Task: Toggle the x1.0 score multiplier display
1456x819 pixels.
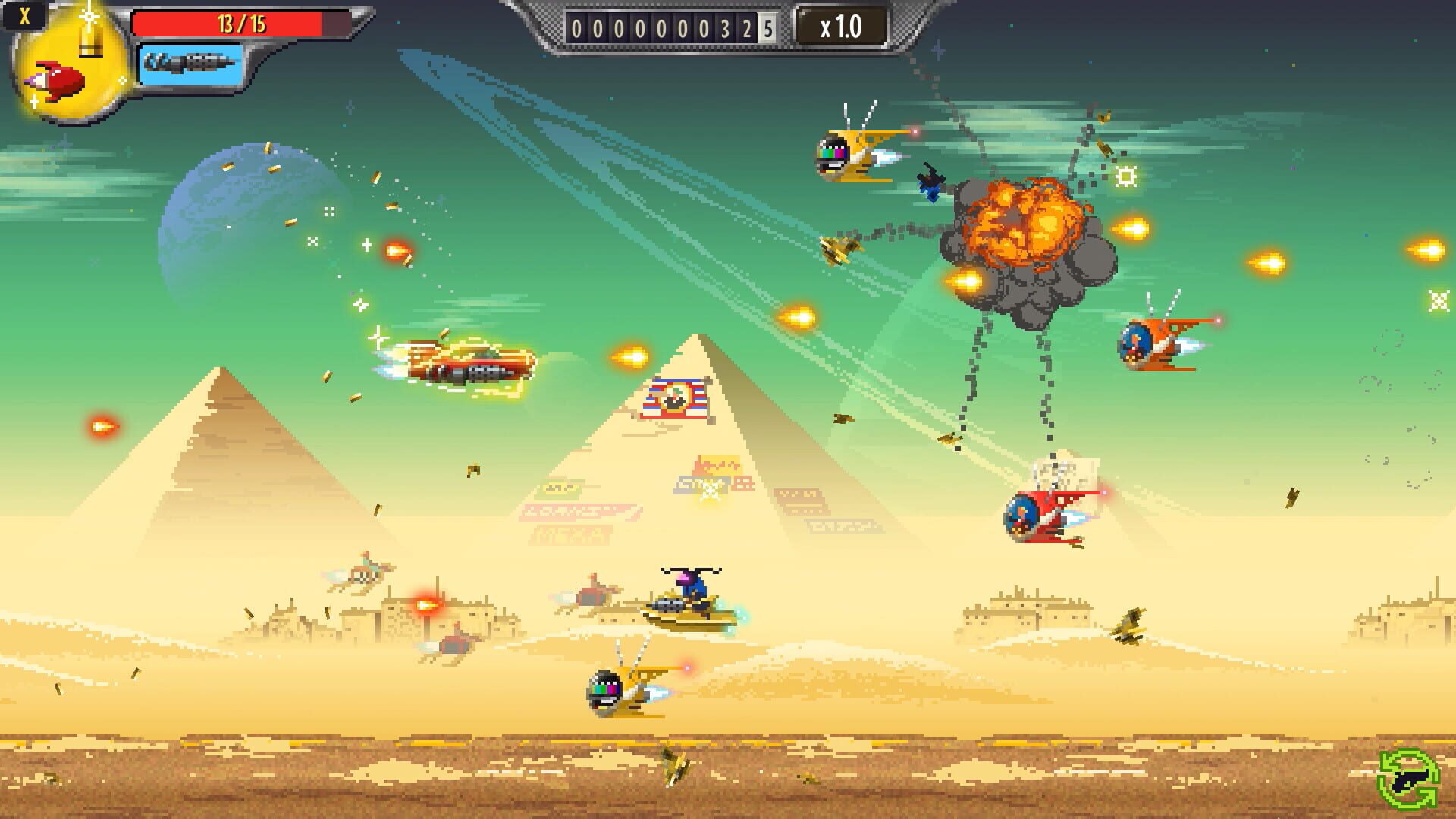Action: [842, 24]
